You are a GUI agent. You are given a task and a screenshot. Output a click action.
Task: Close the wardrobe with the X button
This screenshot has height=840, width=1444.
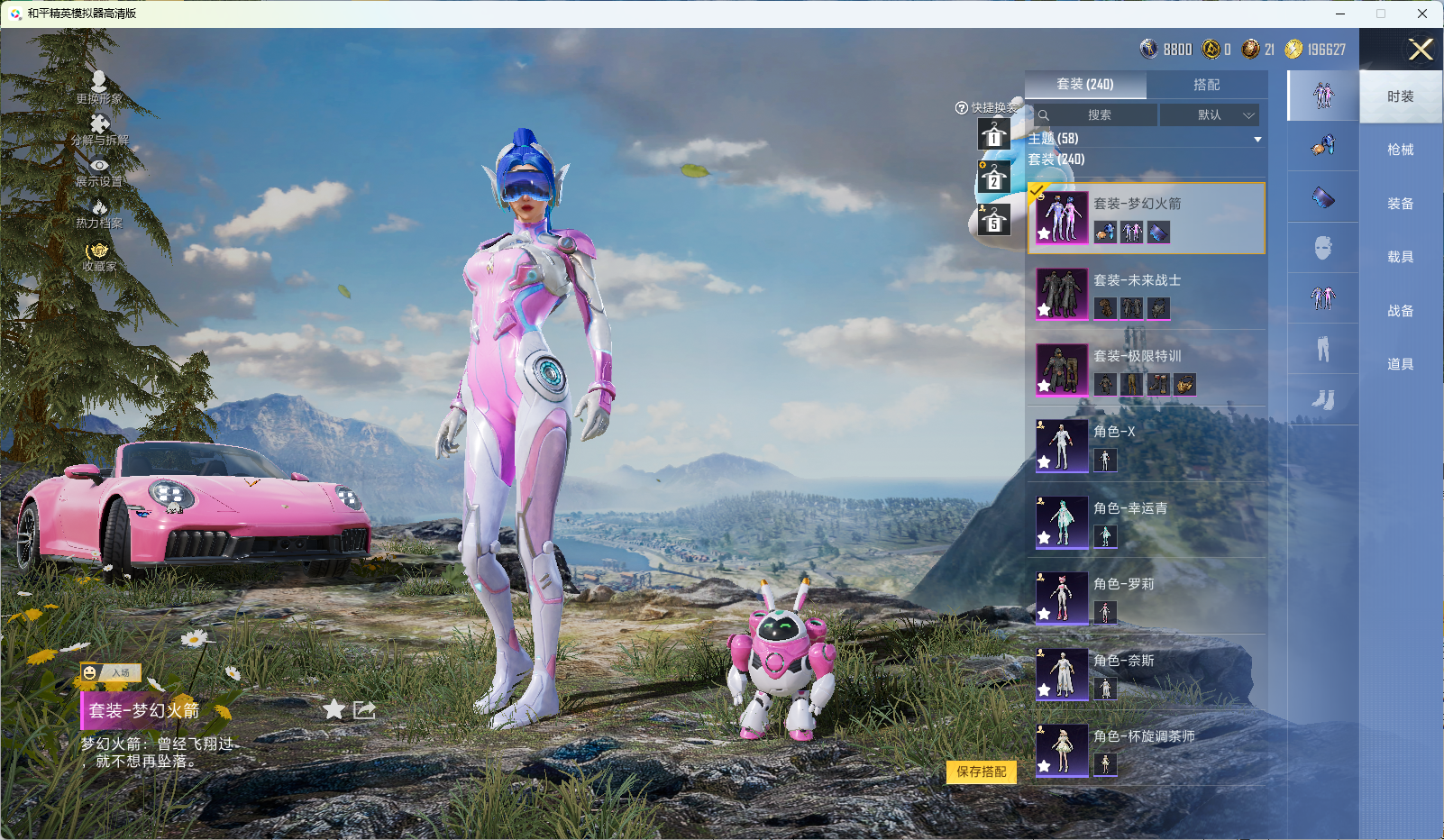click(x=1420, y=50)
